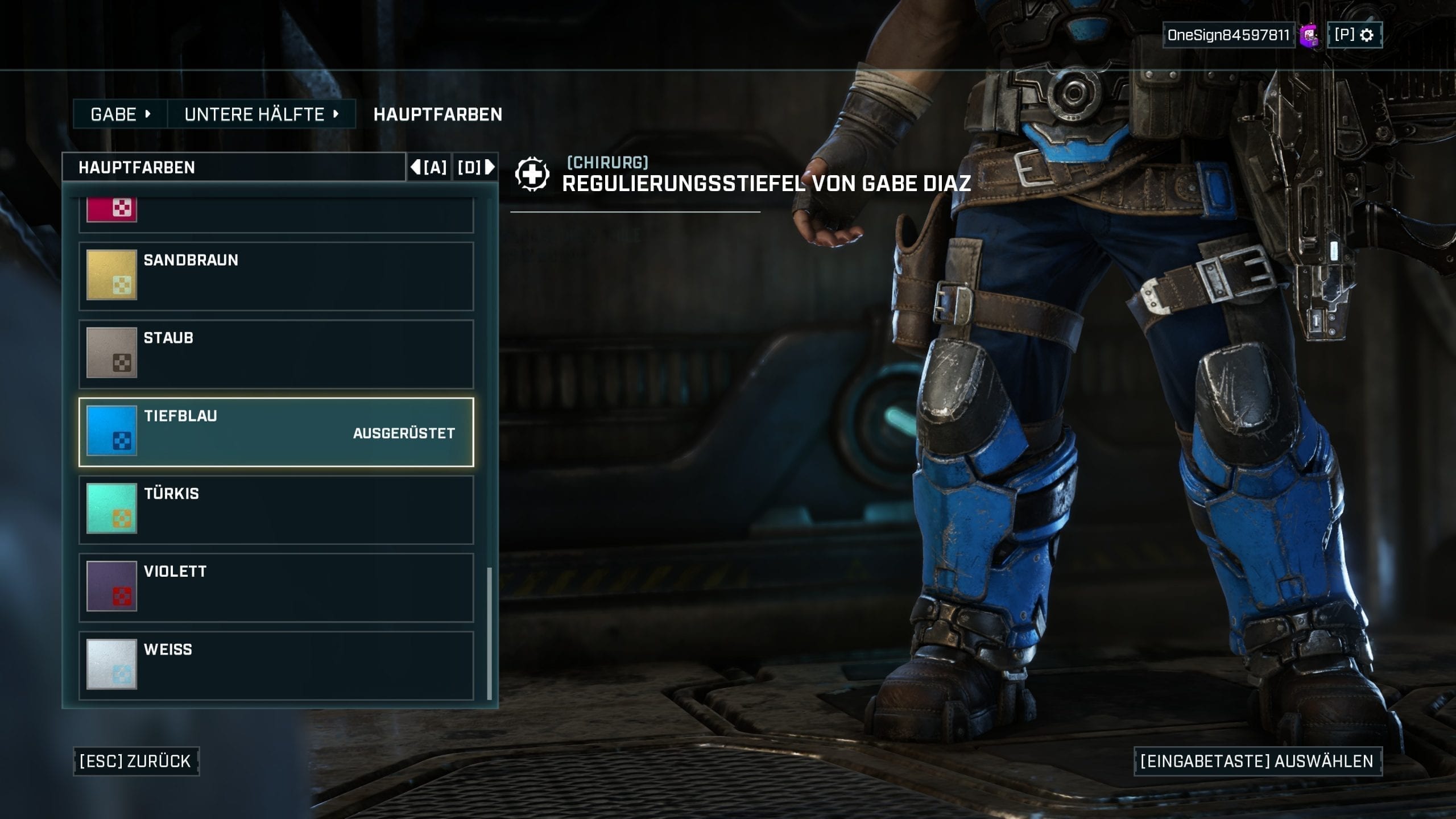Select the Violett color row

point(276,587)
